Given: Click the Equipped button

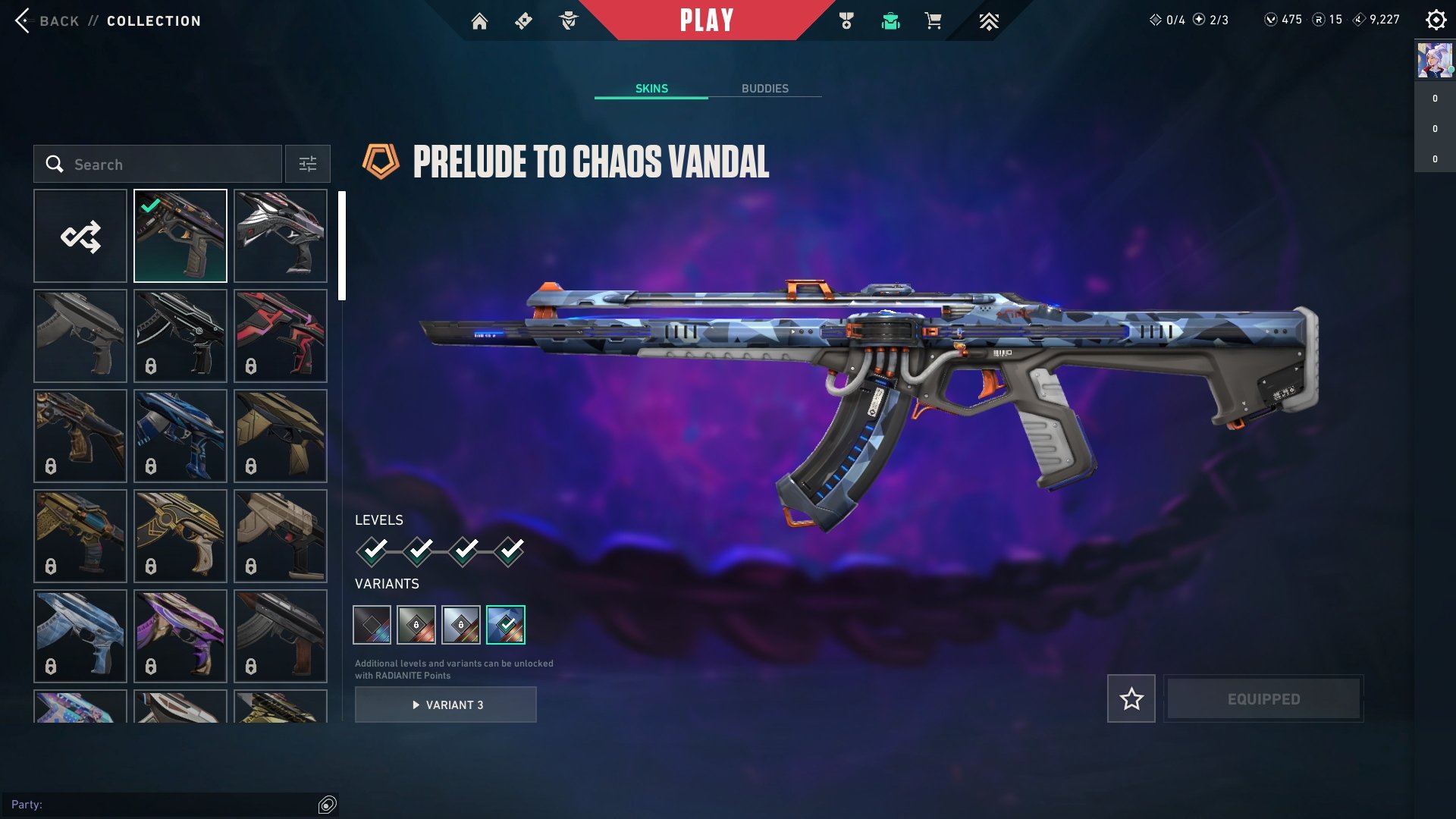Looking at the screenshot, I should click(1263, 698).
